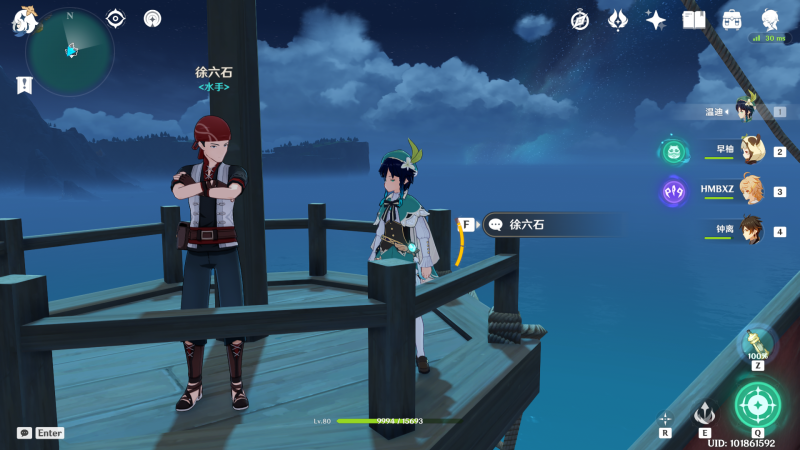Screen dimensions: 800x450
Task: Open the winged battle pass icon
Action: click(x=618, y=20)
